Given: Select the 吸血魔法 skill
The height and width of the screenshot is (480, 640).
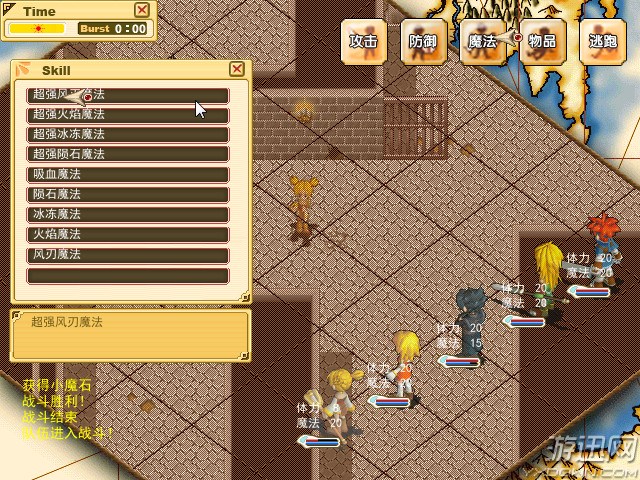Looking at the screenshot, I should tap(128, 175).
